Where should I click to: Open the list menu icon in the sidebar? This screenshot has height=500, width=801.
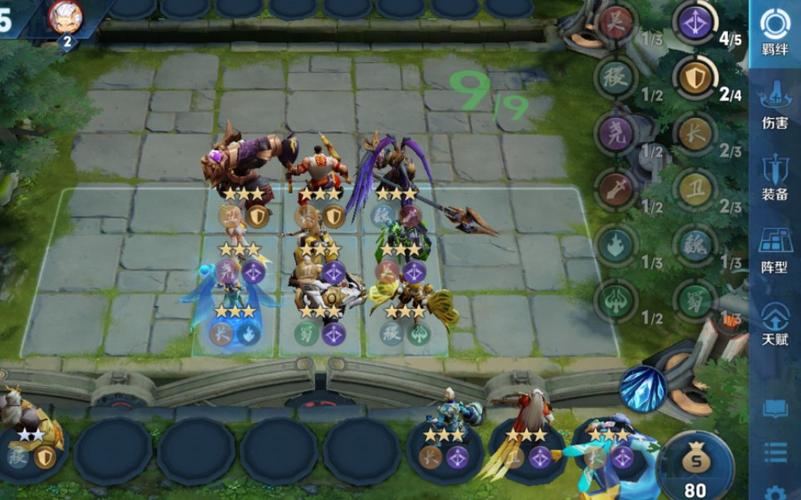(x=775, y=452)
